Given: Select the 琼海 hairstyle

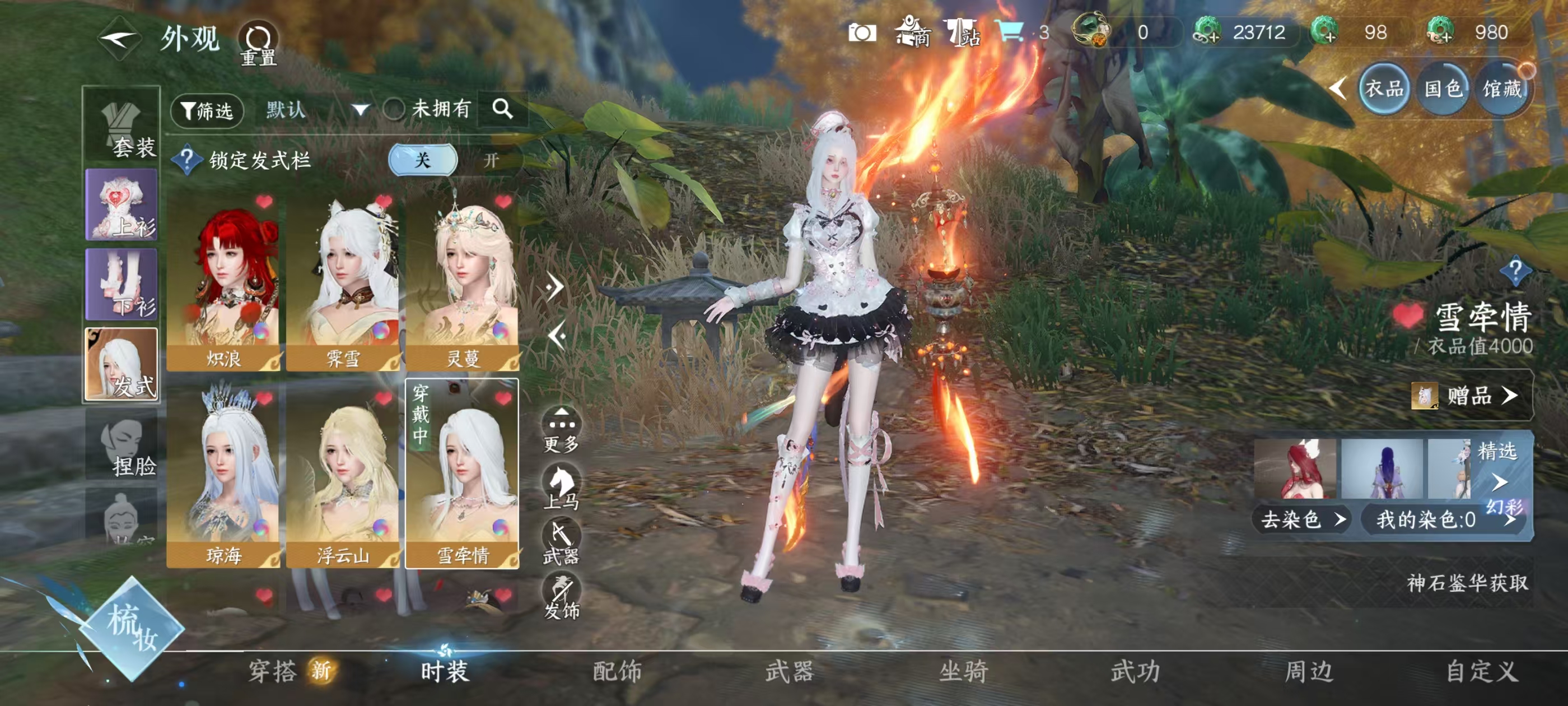Looking at the screenshot, I should (x=223, y=476).
